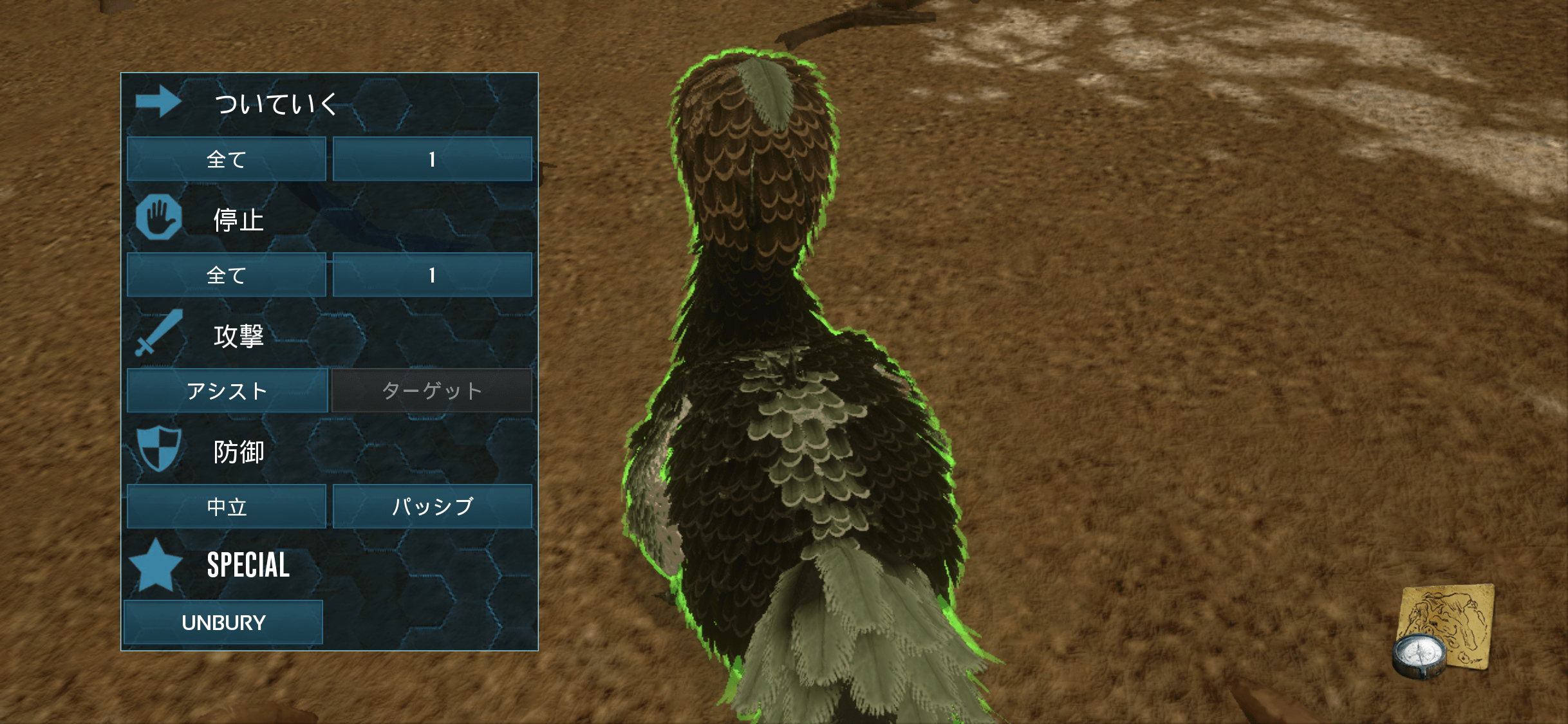The image size is (1568, 724).
Task: Click the greyed ターゲット attack button
Action: pos(432,391)
